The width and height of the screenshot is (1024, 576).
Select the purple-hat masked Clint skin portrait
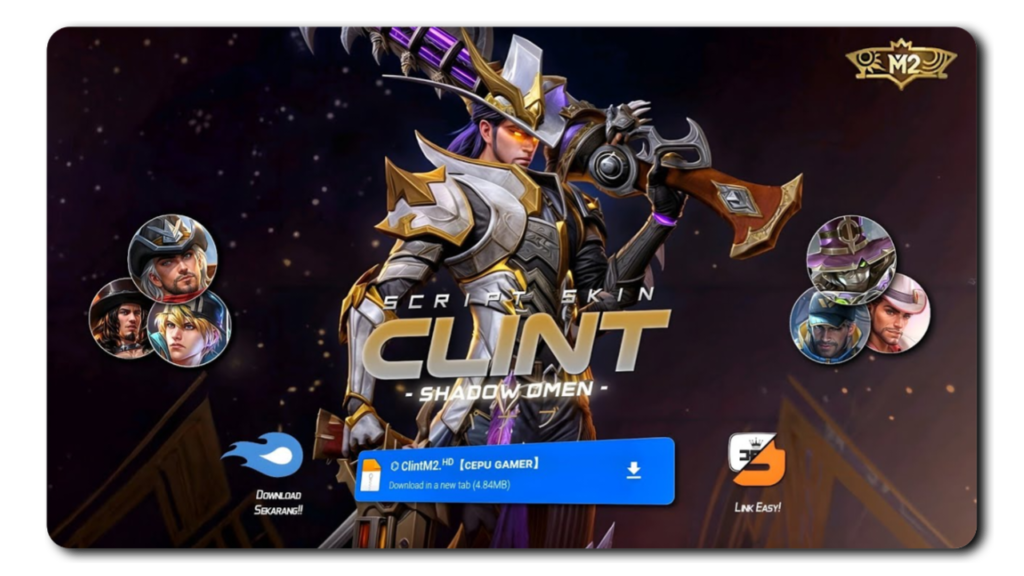851,259
